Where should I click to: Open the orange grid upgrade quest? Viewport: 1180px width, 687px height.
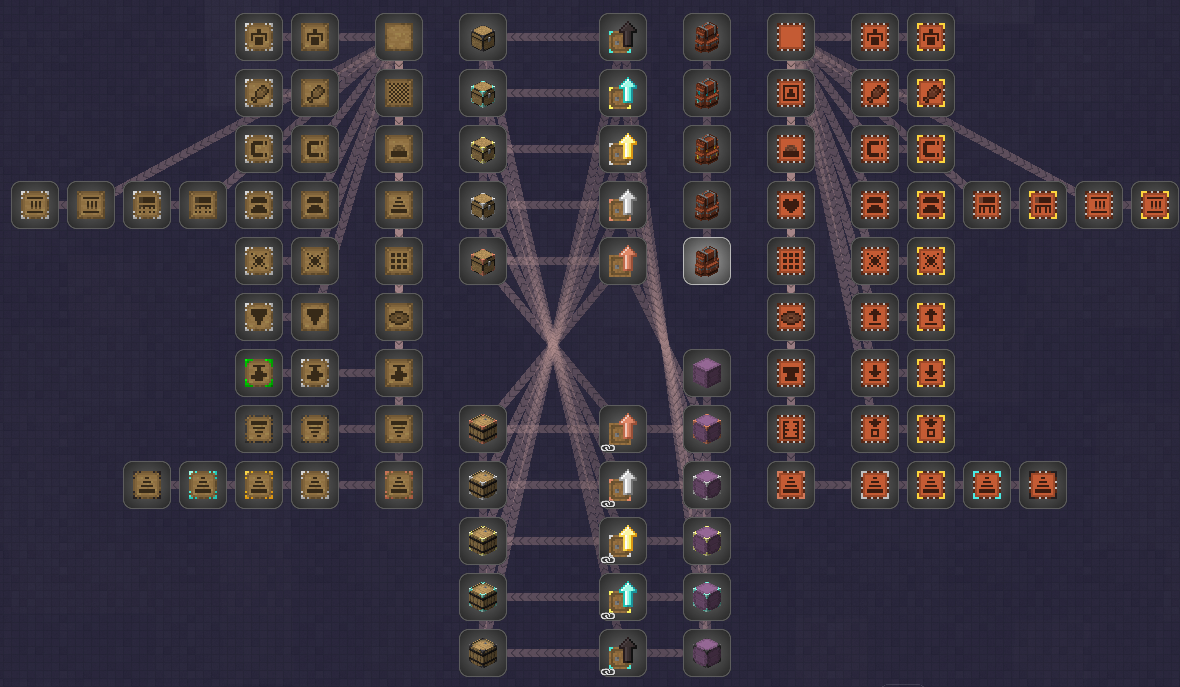point(791,261)
